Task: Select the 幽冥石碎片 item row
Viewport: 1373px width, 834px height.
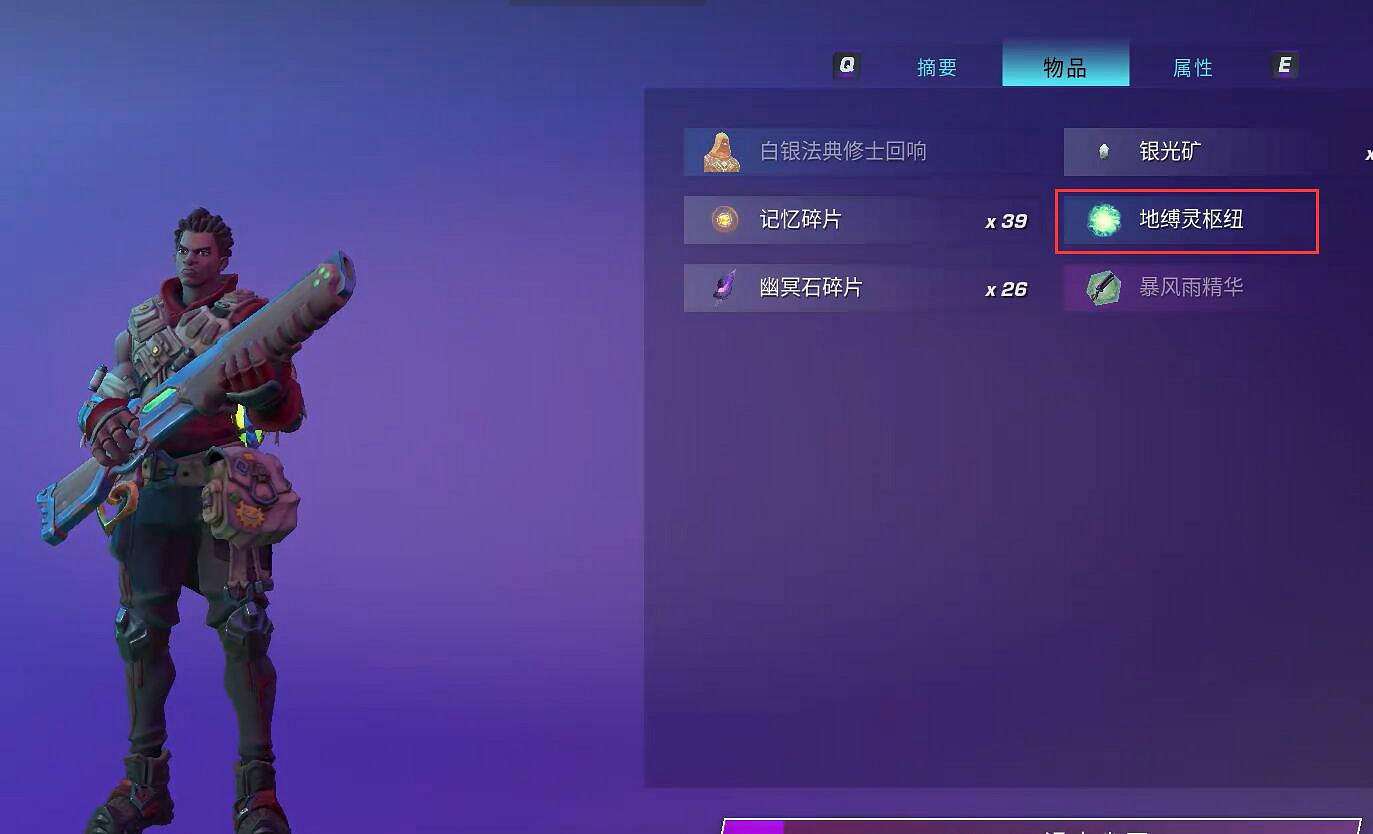Action: point(860,287)
